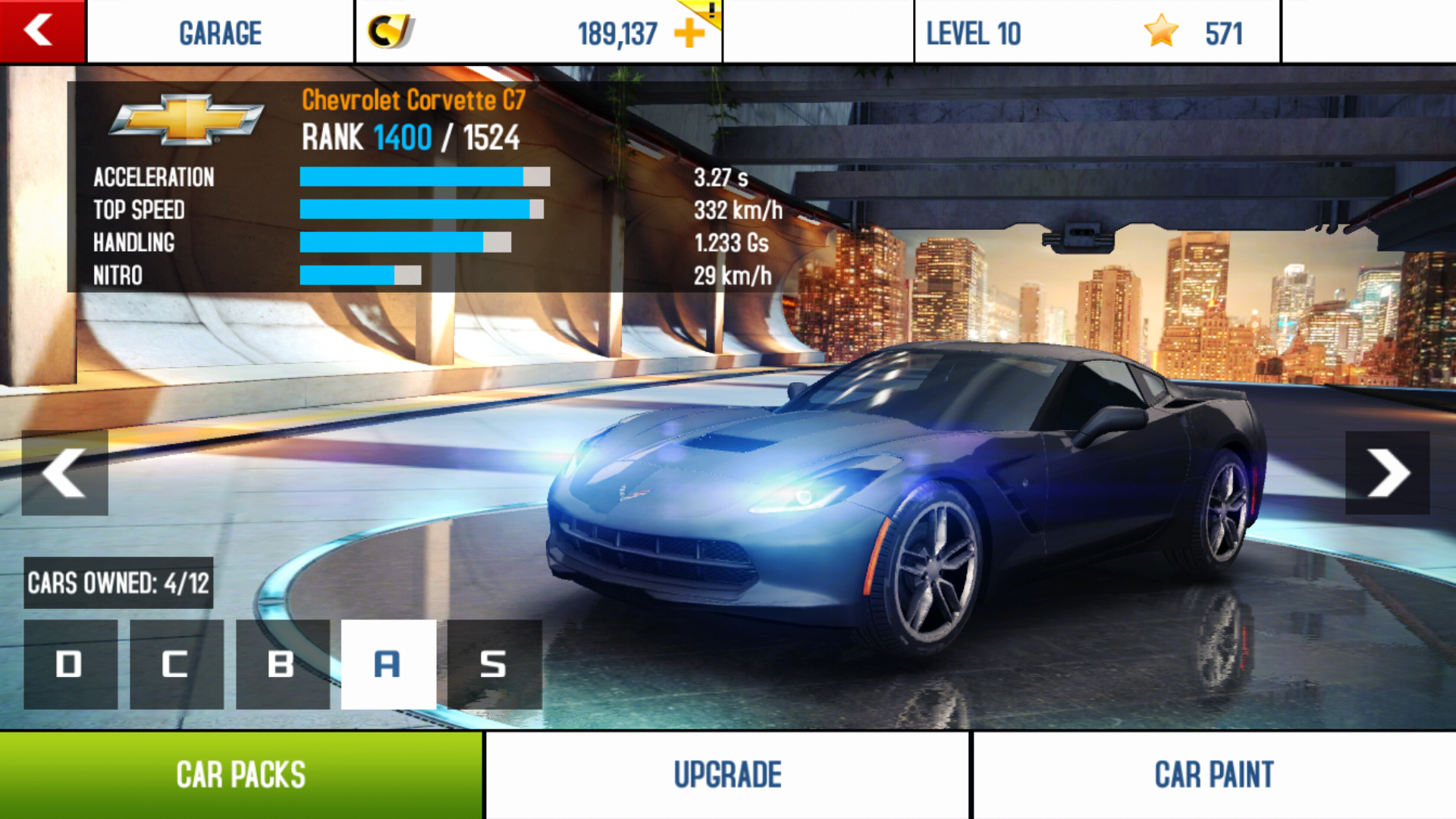
Task: Add credits with the orange plus icon
Action: 689,33
